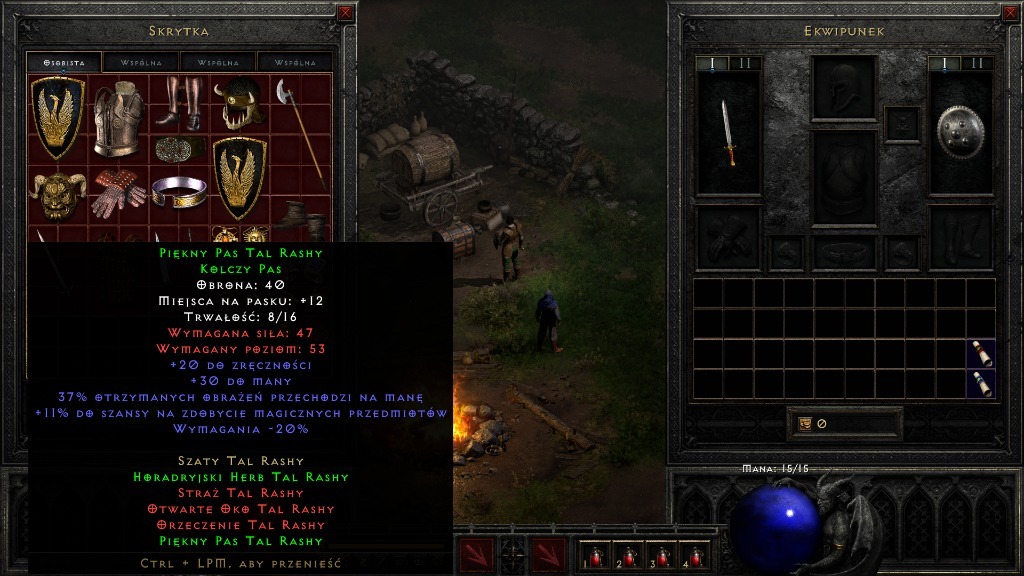
Task: Close the Skrytka stash panel
Action: (345, 13)
